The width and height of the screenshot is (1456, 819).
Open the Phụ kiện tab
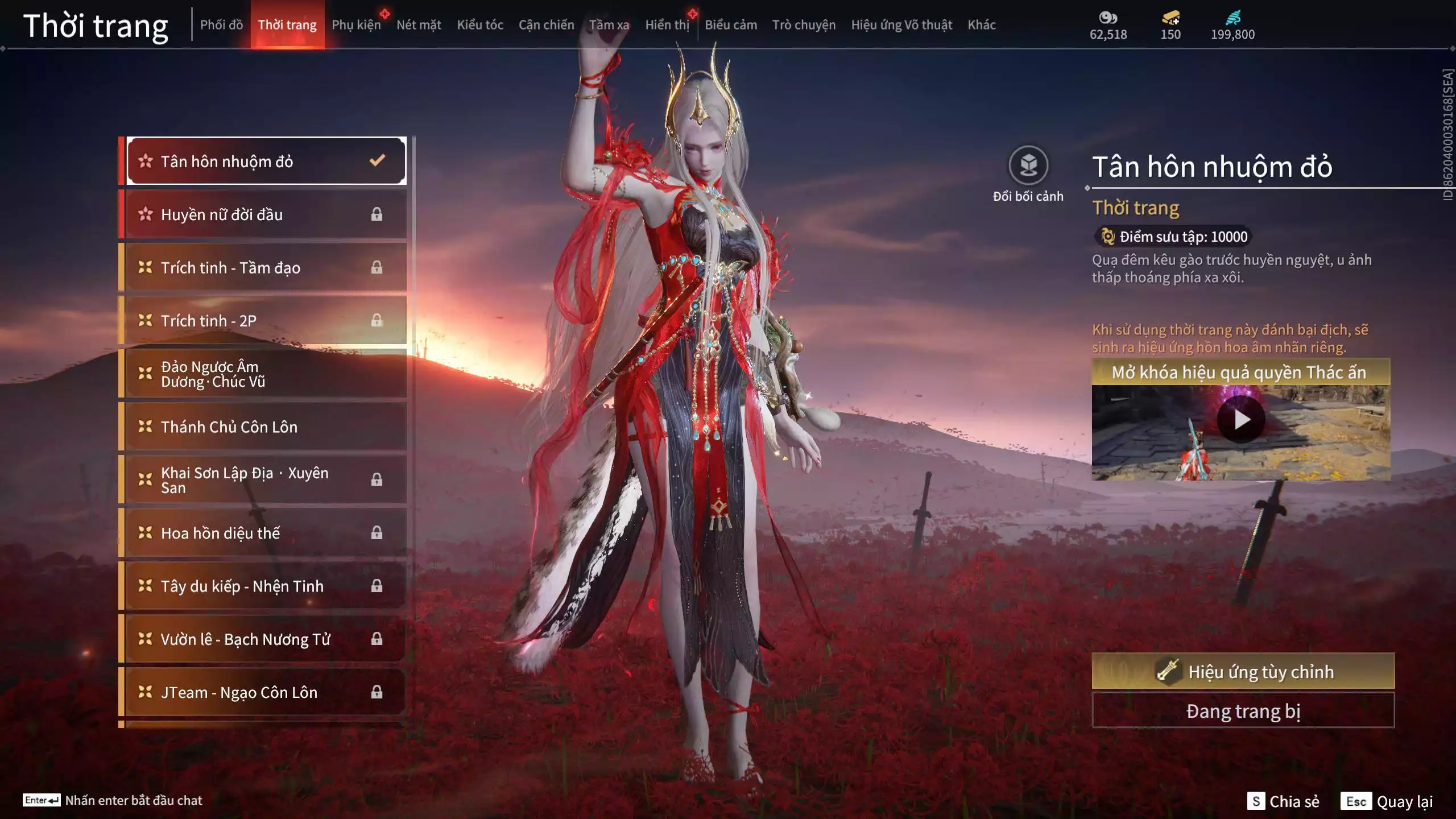(x=356, y=25)
